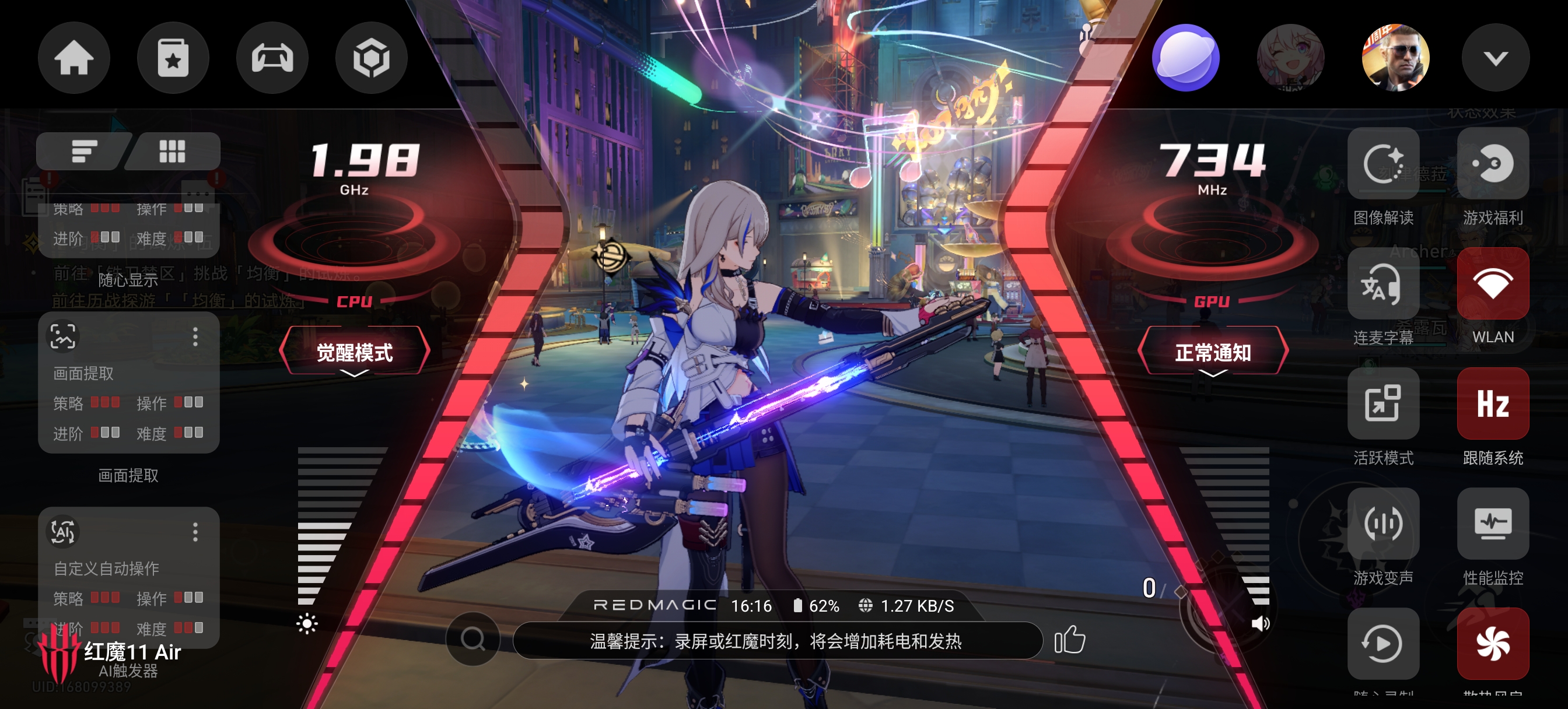This screenshot has width=1568, height=709.
Task: Enable 连麦字幕 voice subtitles
Action: (x=1383, y=284)
